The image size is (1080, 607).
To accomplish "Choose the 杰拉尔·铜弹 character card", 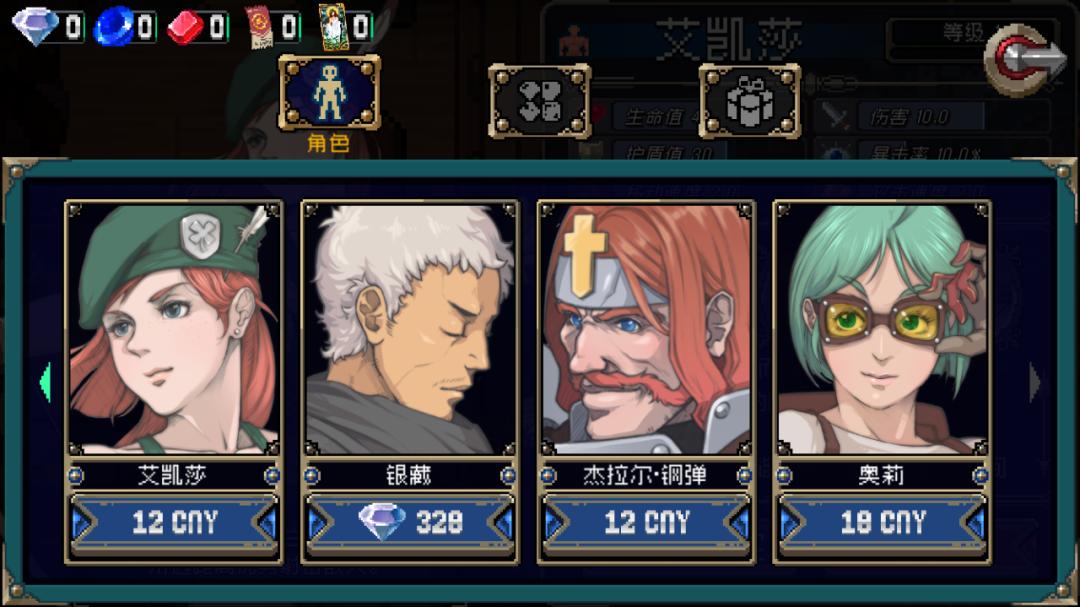I will coord(646,328).
